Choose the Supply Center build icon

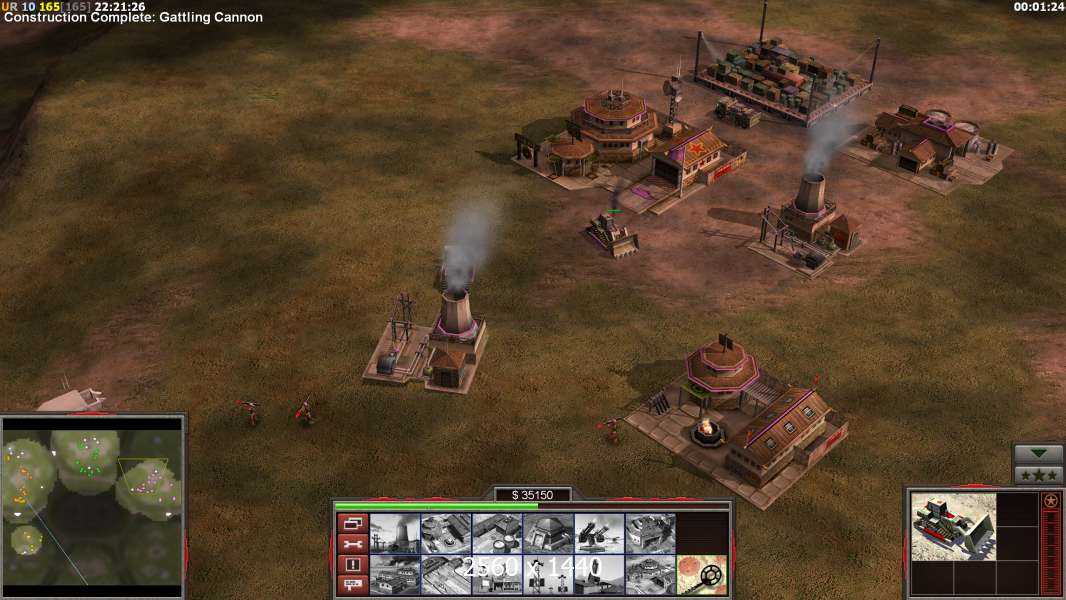497,533
